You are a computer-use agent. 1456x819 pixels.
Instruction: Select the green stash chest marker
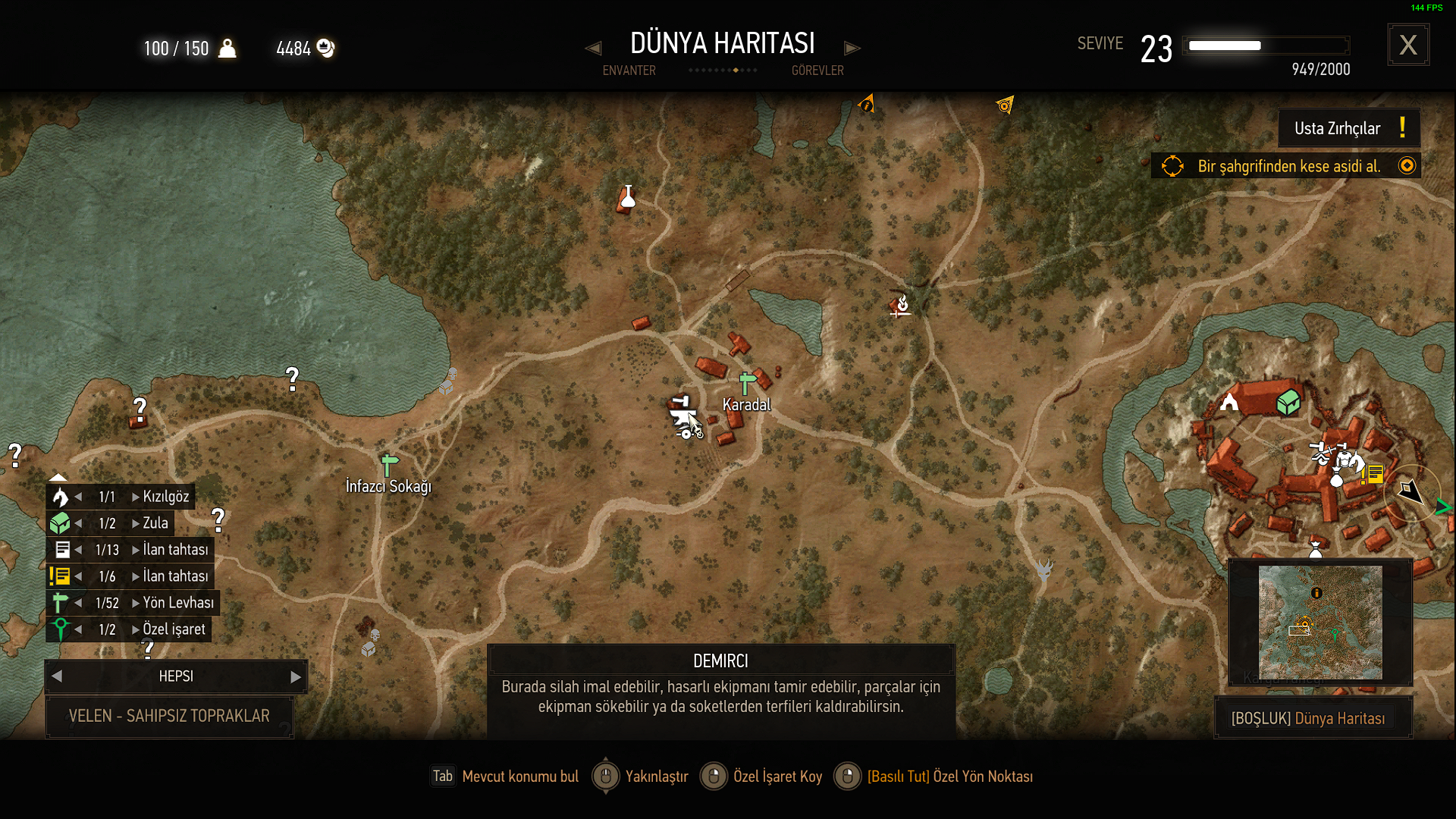click(x=1288, y=402)
